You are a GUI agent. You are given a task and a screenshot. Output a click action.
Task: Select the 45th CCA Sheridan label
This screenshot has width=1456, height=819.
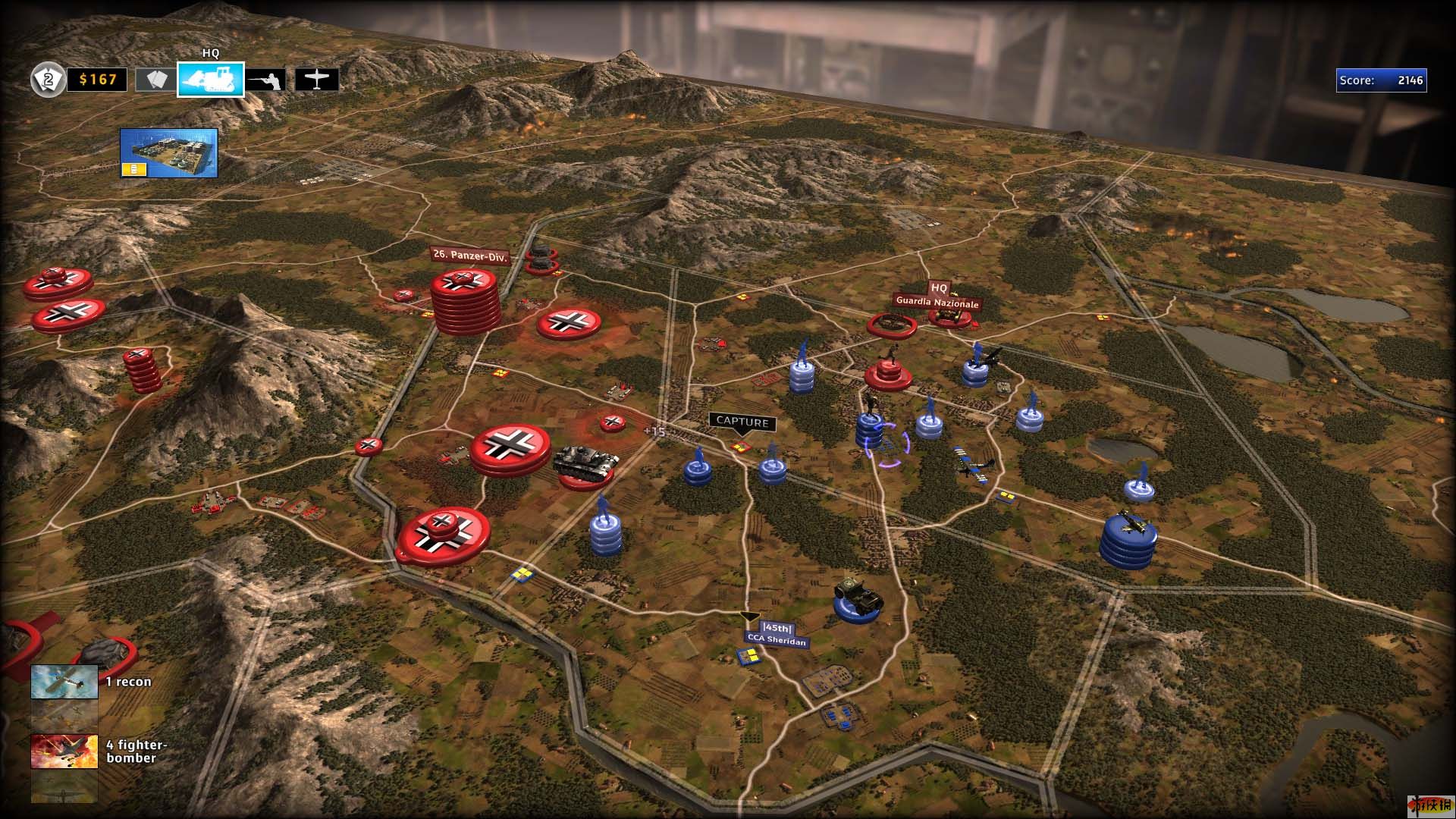pyautogui.click(x=777, y=634)
